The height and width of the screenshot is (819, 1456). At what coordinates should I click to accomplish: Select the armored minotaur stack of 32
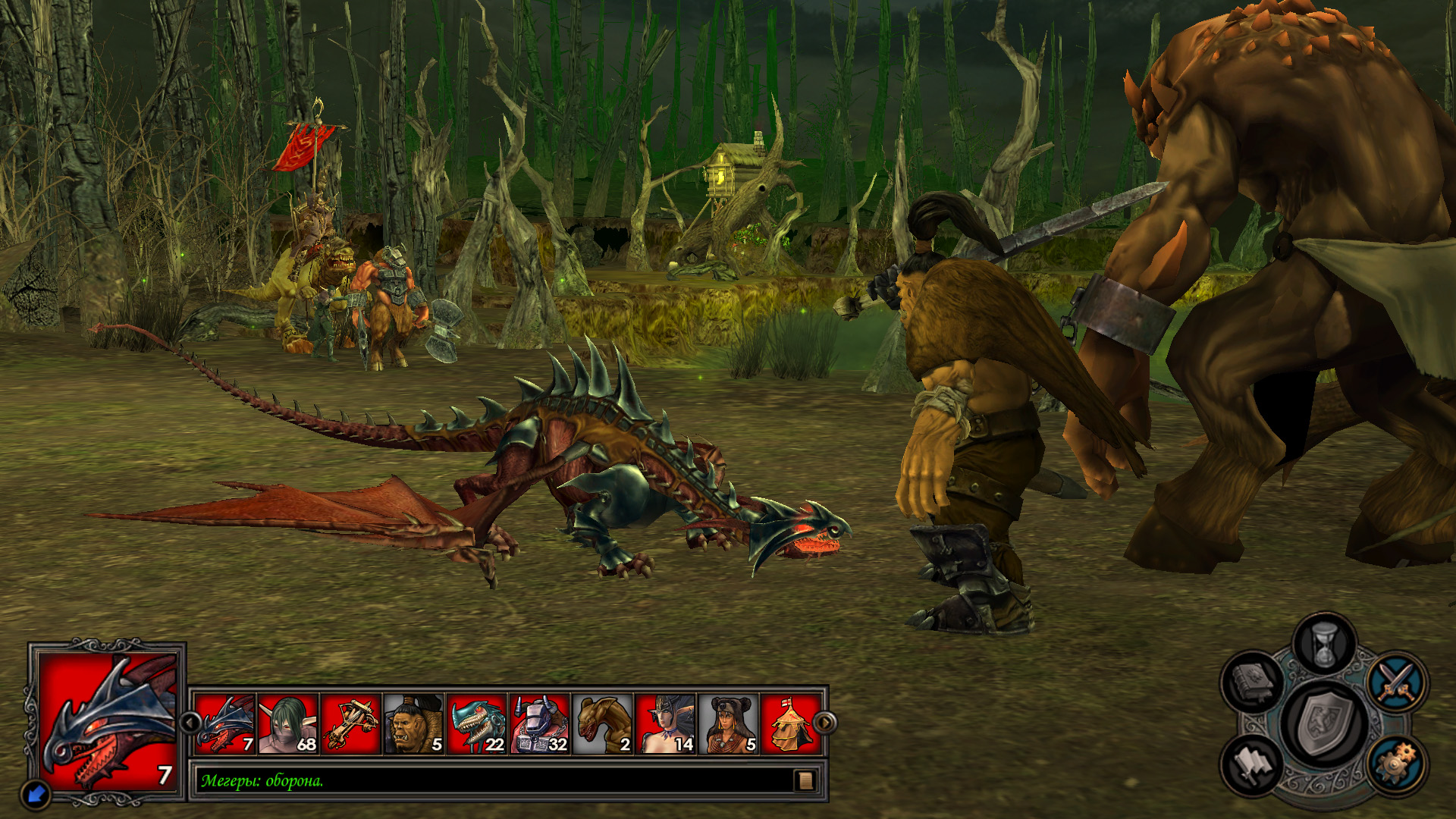540,724
